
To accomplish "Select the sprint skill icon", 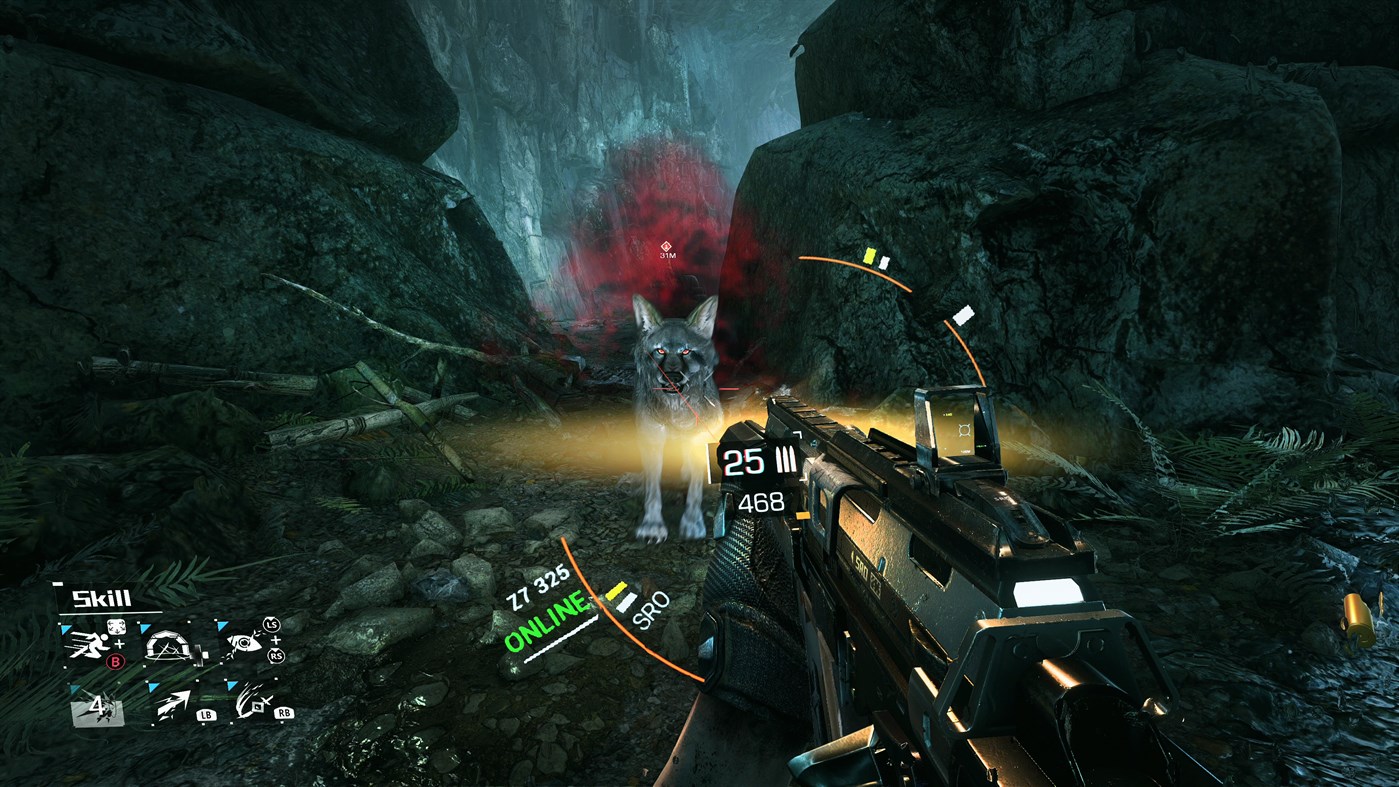I will click(89, 644).
